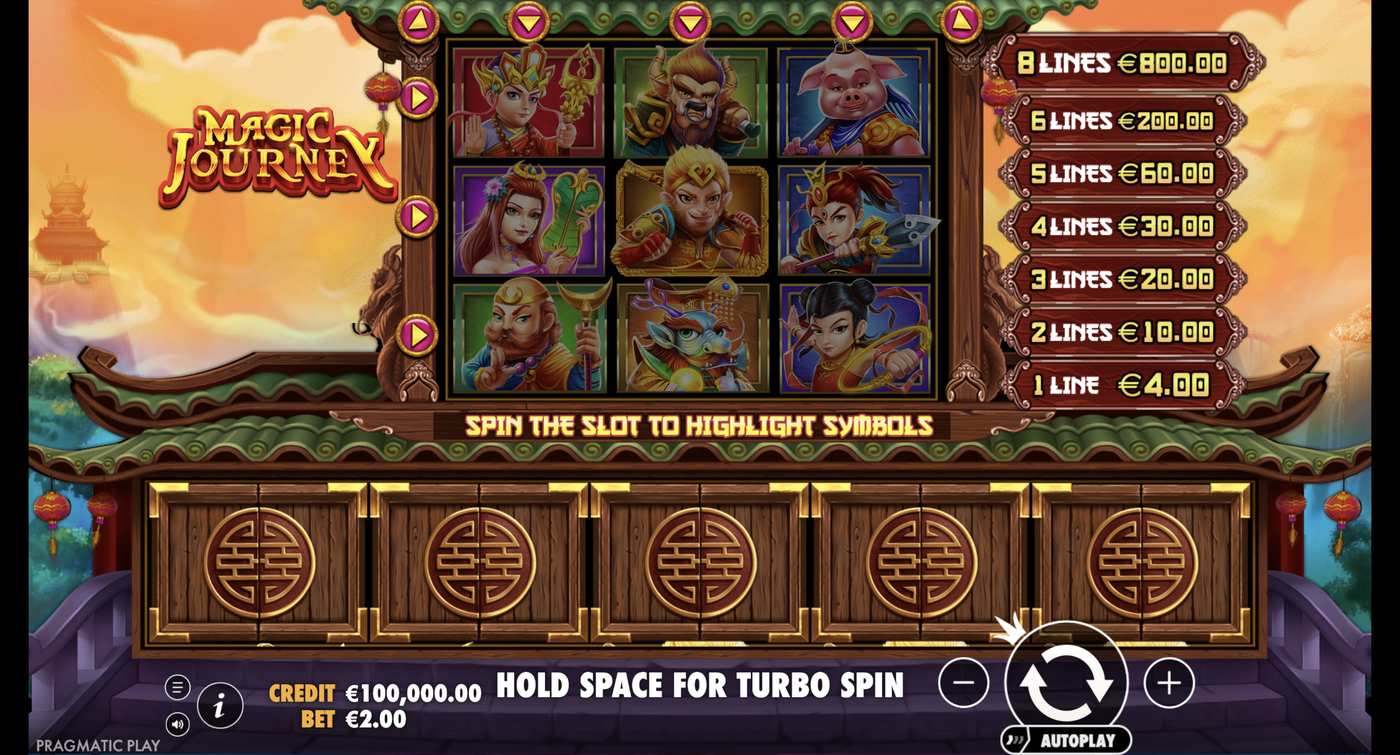Open the game settings menu
1400x755 pixels.
point(180,688)
